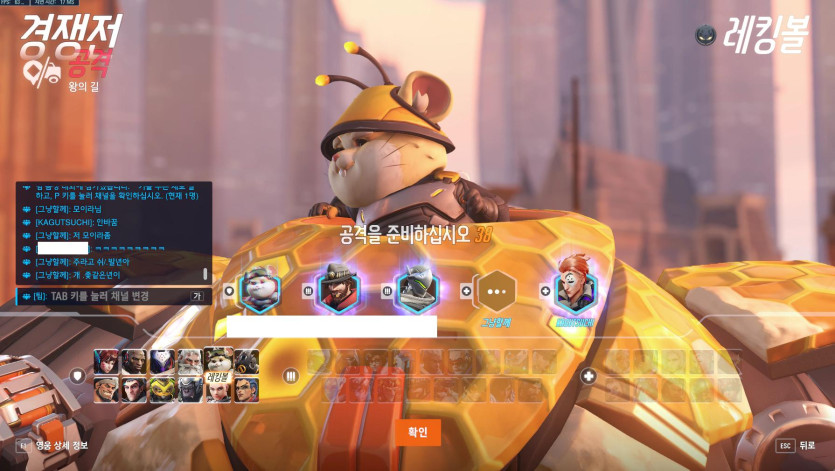The height and width of the screenshot is (471, 835).
Task: Confirm hero selection with the 확인 button
Action: (x=417, y=432)
